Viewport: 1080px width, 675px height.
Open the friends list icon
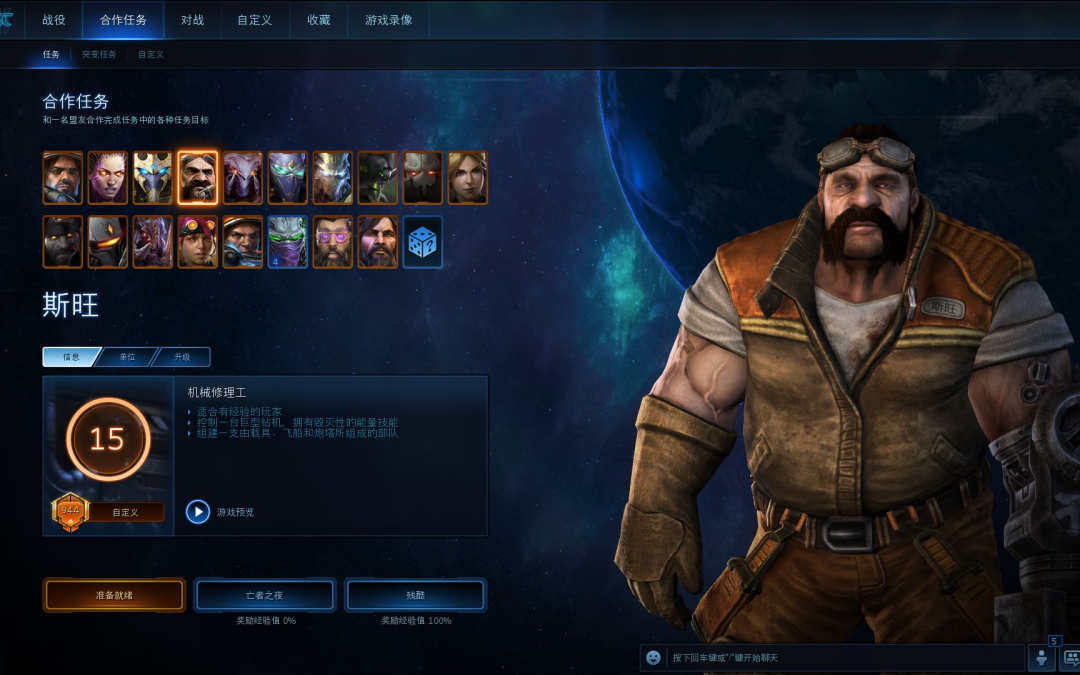click(x=1041, y=657)
